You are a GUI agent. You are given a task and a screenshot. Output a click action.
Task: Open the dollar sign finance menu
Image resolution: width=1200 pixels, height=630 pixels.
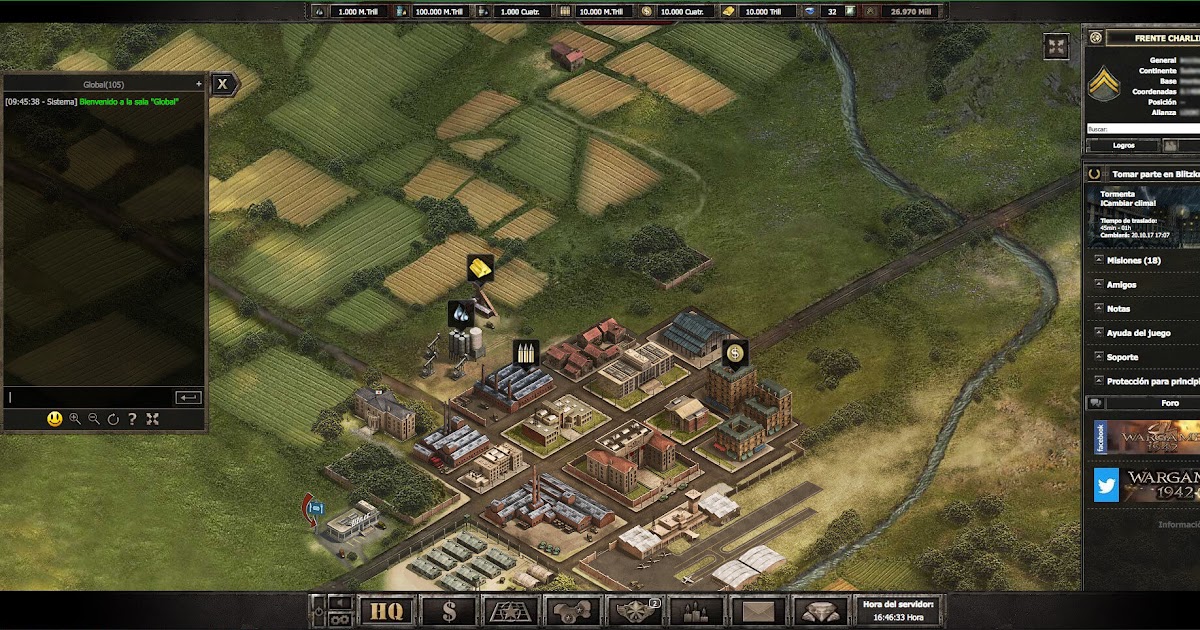448,610
